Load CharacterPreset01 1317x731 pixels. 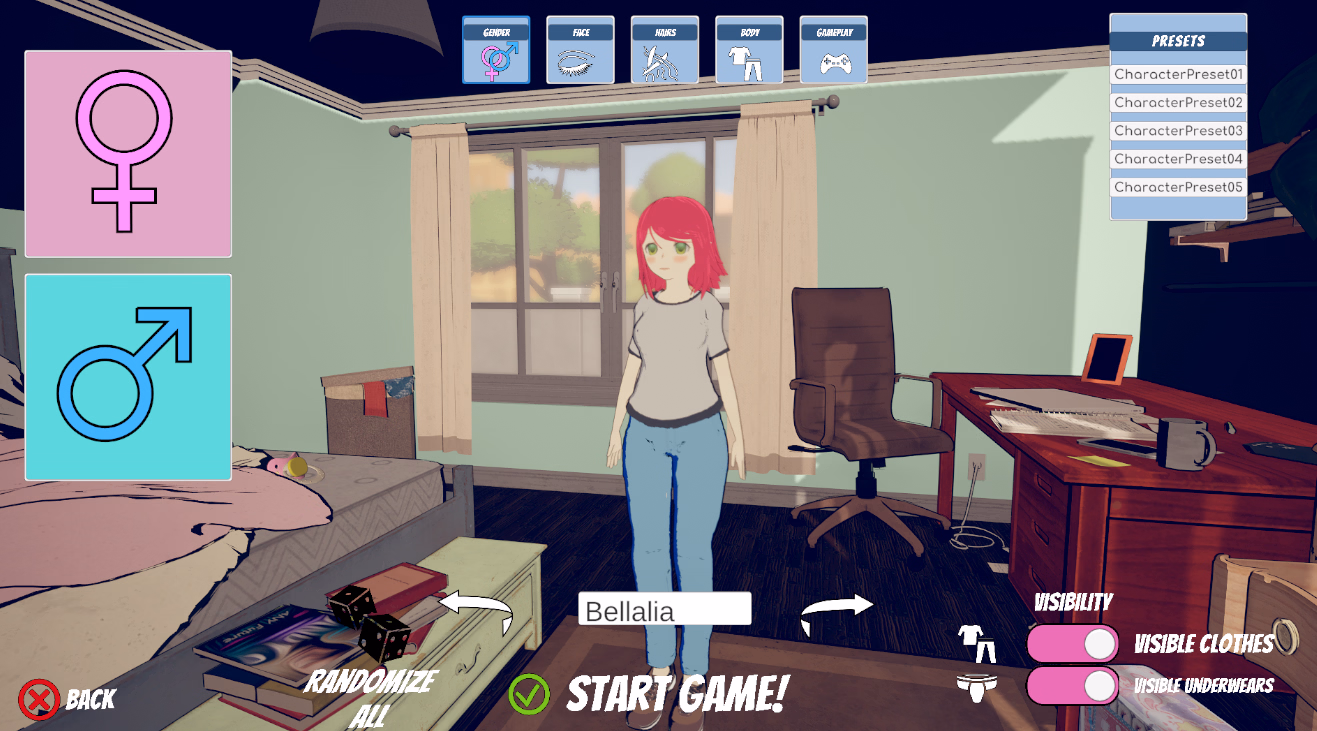pos(1178,75)
